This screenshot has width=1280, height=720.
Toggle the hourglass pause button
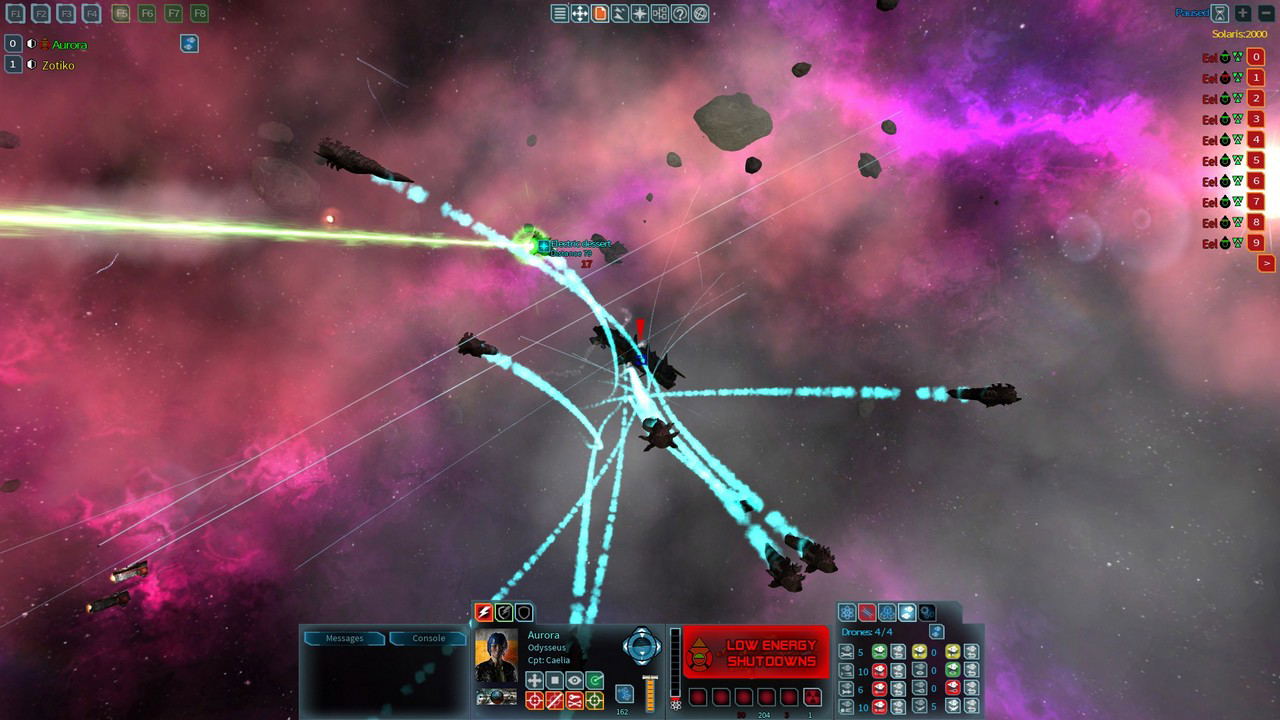pos(1220,13)
